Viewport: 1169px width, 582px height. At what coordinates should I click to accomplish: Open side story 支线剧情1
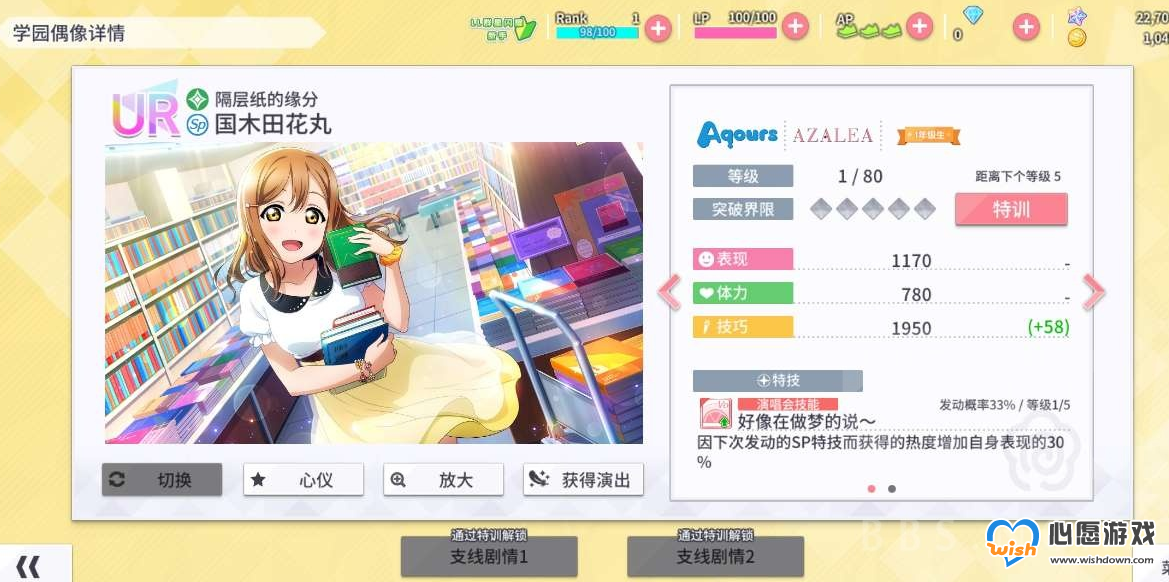(x=489, y=556)
